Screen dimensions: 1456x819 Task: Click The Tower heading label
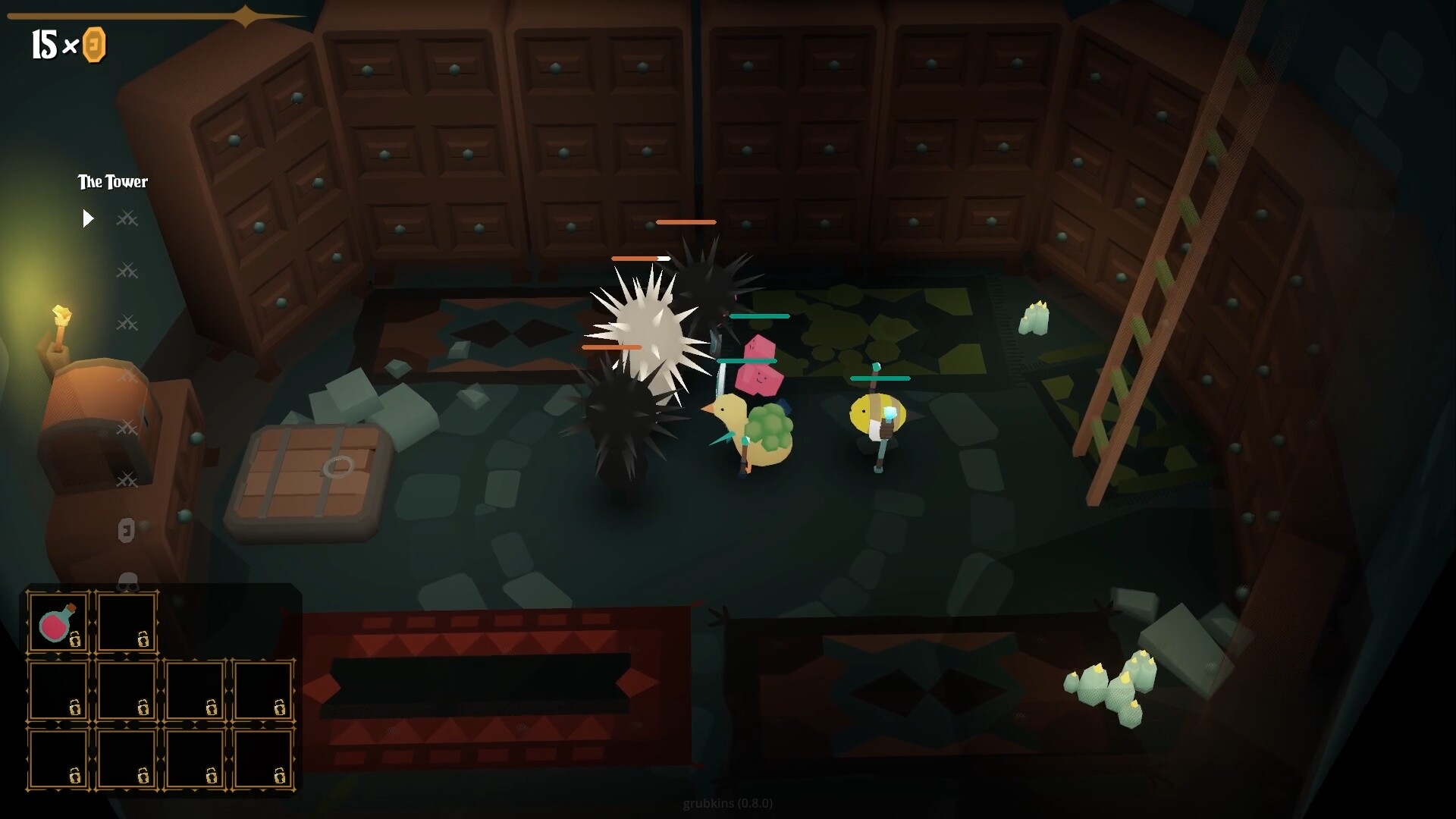[x=112, y=182]
